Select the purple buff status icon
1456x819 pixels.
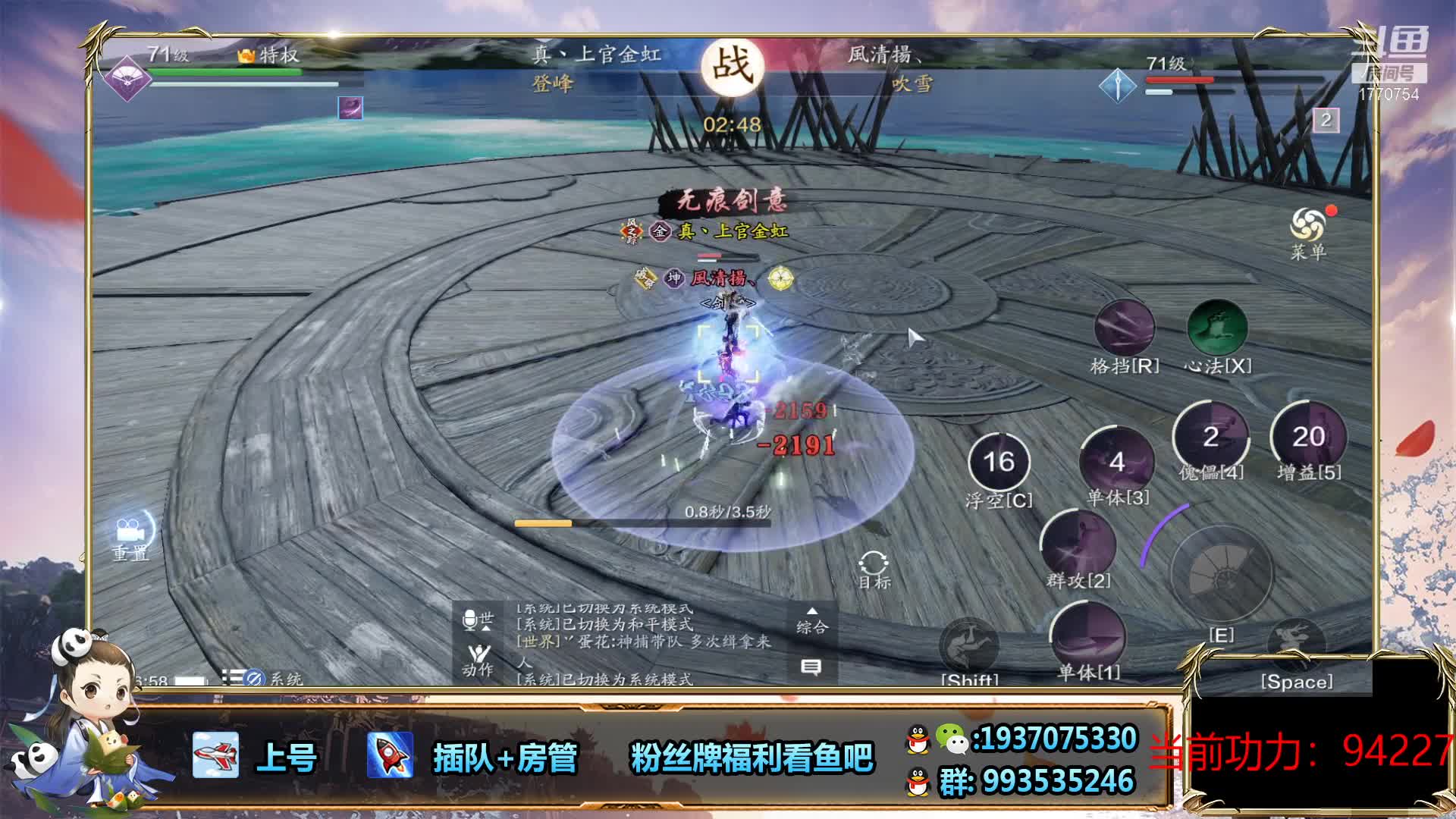click(x=350, y=108)
